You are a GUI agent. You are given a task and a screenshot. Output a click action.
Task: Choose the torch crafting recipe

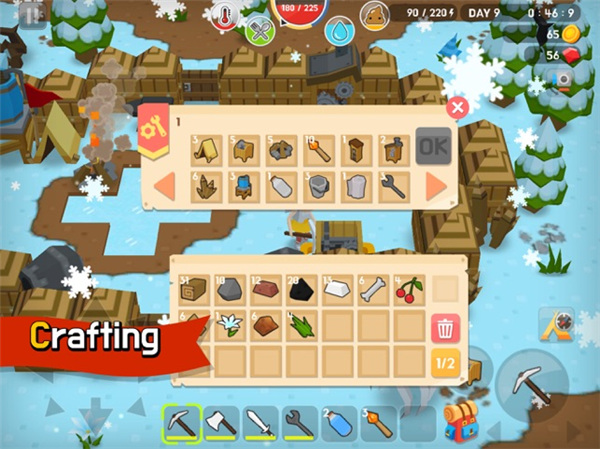click(x=320, y=149)
